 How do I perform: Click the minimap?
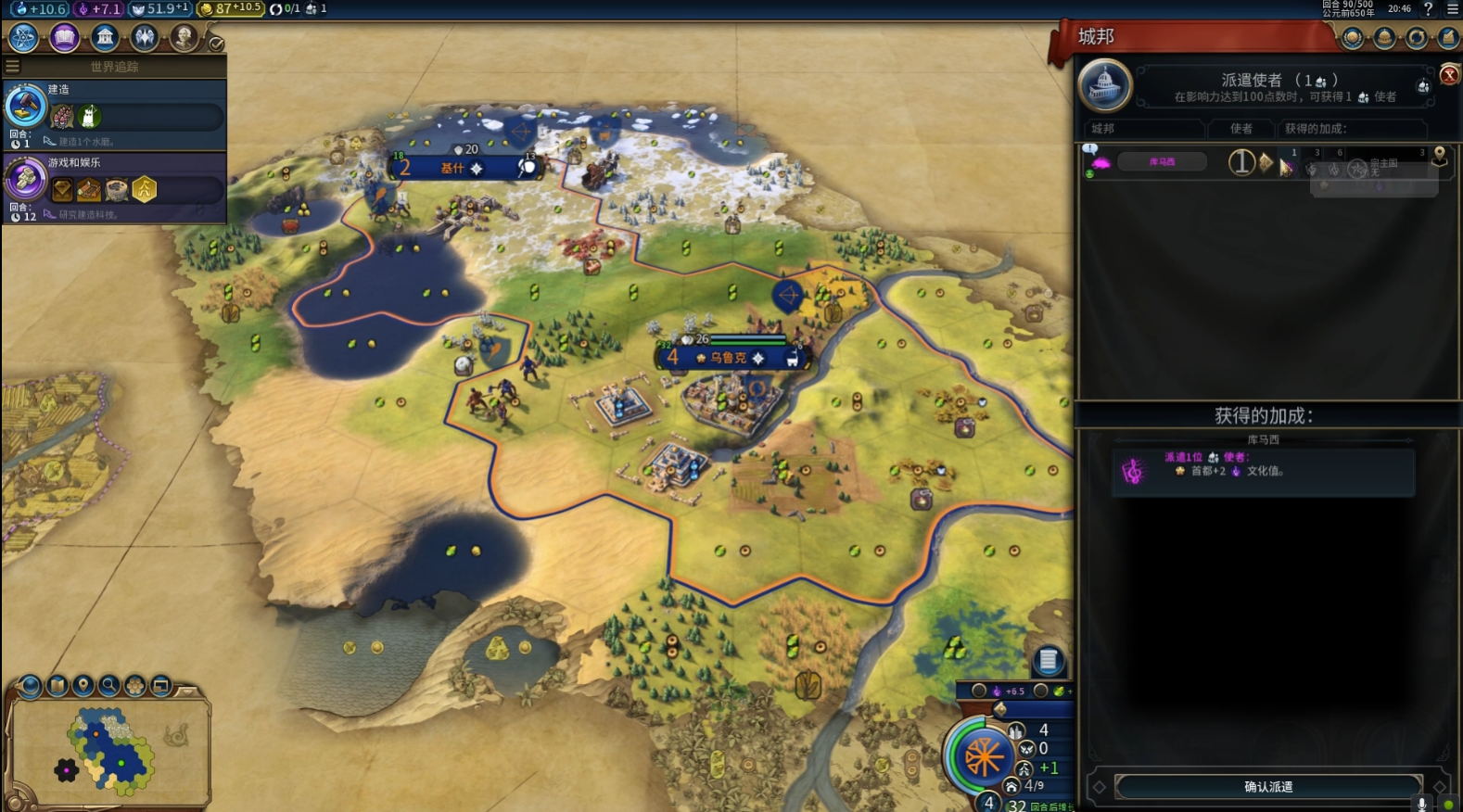pos(111,749)
